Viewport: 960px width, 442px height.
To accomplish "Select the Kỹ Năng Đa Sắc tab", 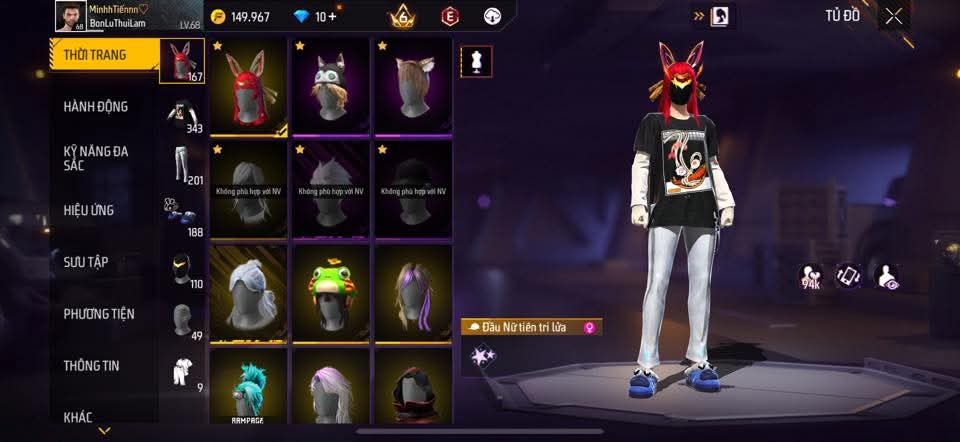I will tap(96, 158).
